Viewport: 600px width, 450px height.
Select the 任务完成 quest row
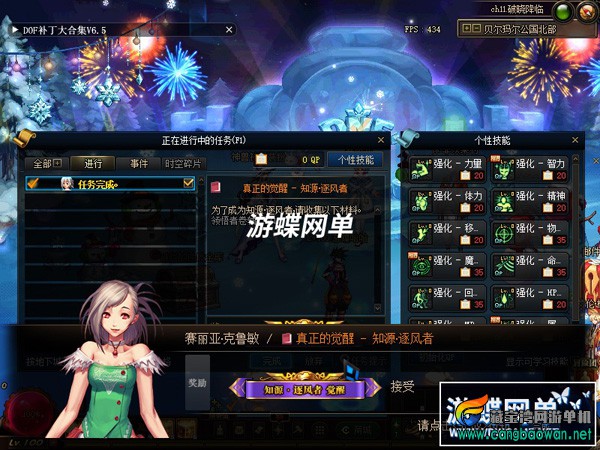tap(110, 184)
